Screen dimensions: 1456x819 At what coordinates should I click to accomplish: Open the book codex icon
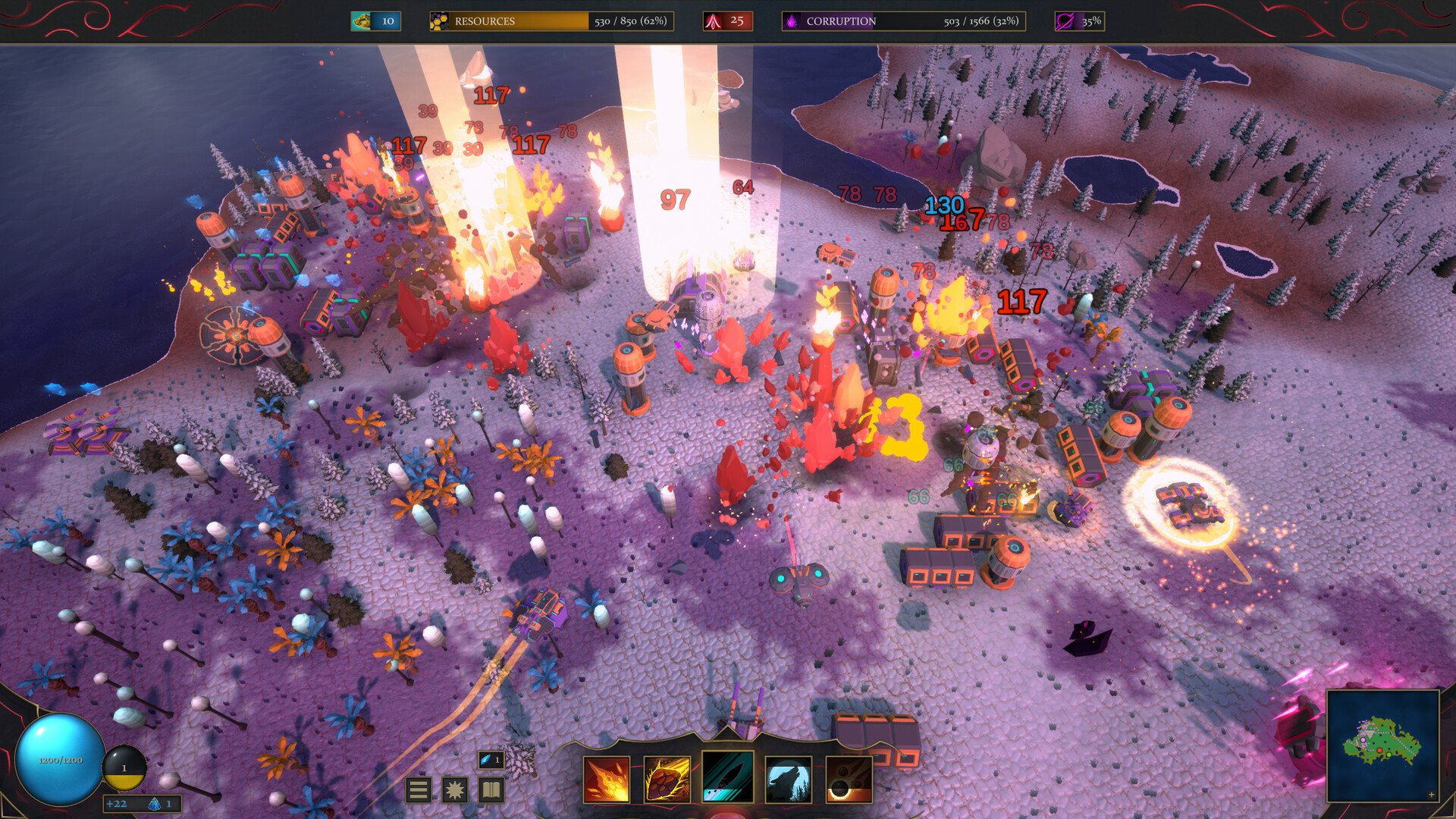[x=490, y=791]
